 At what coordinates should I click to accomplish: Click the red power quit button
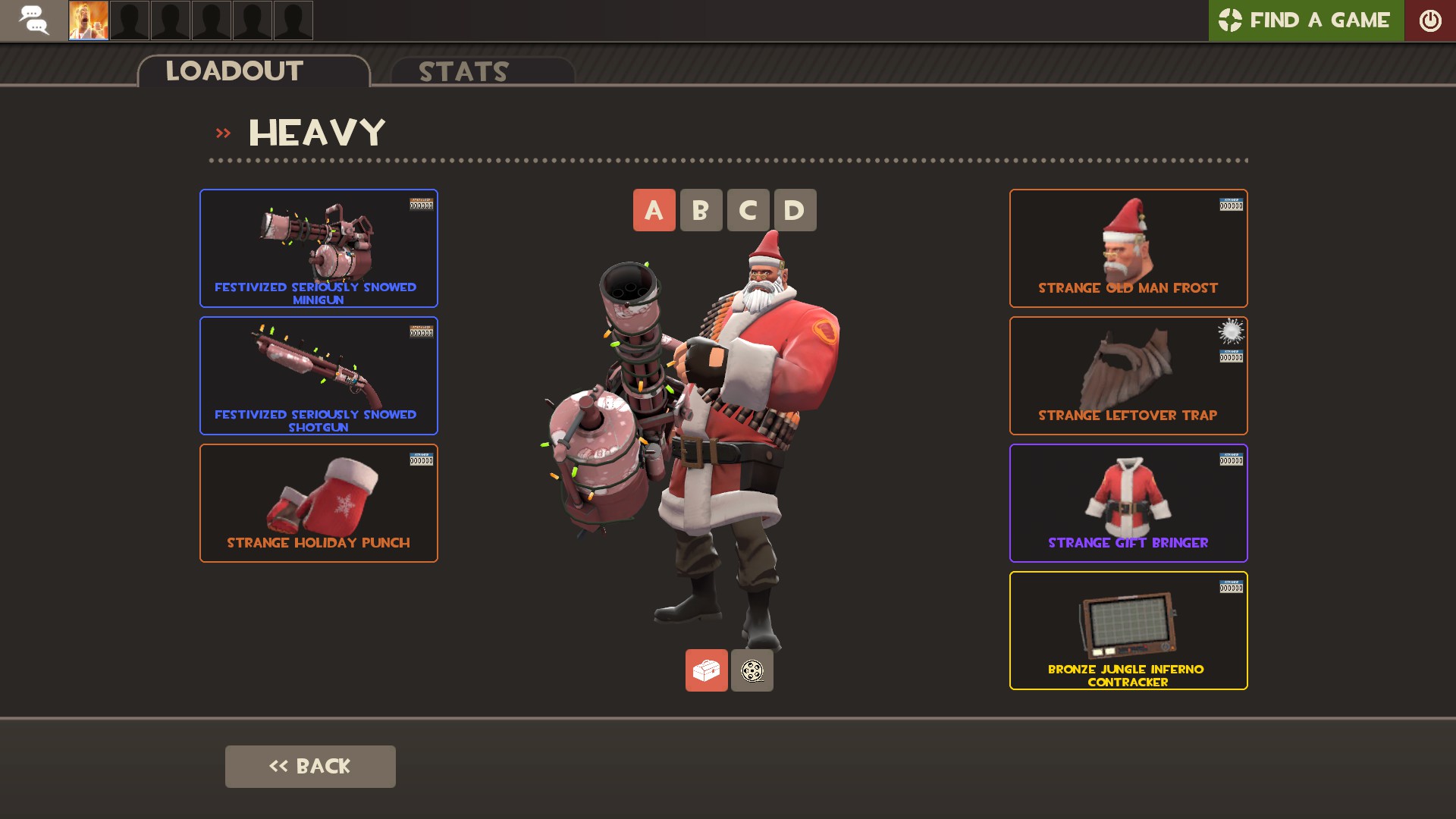[1429, 20]
